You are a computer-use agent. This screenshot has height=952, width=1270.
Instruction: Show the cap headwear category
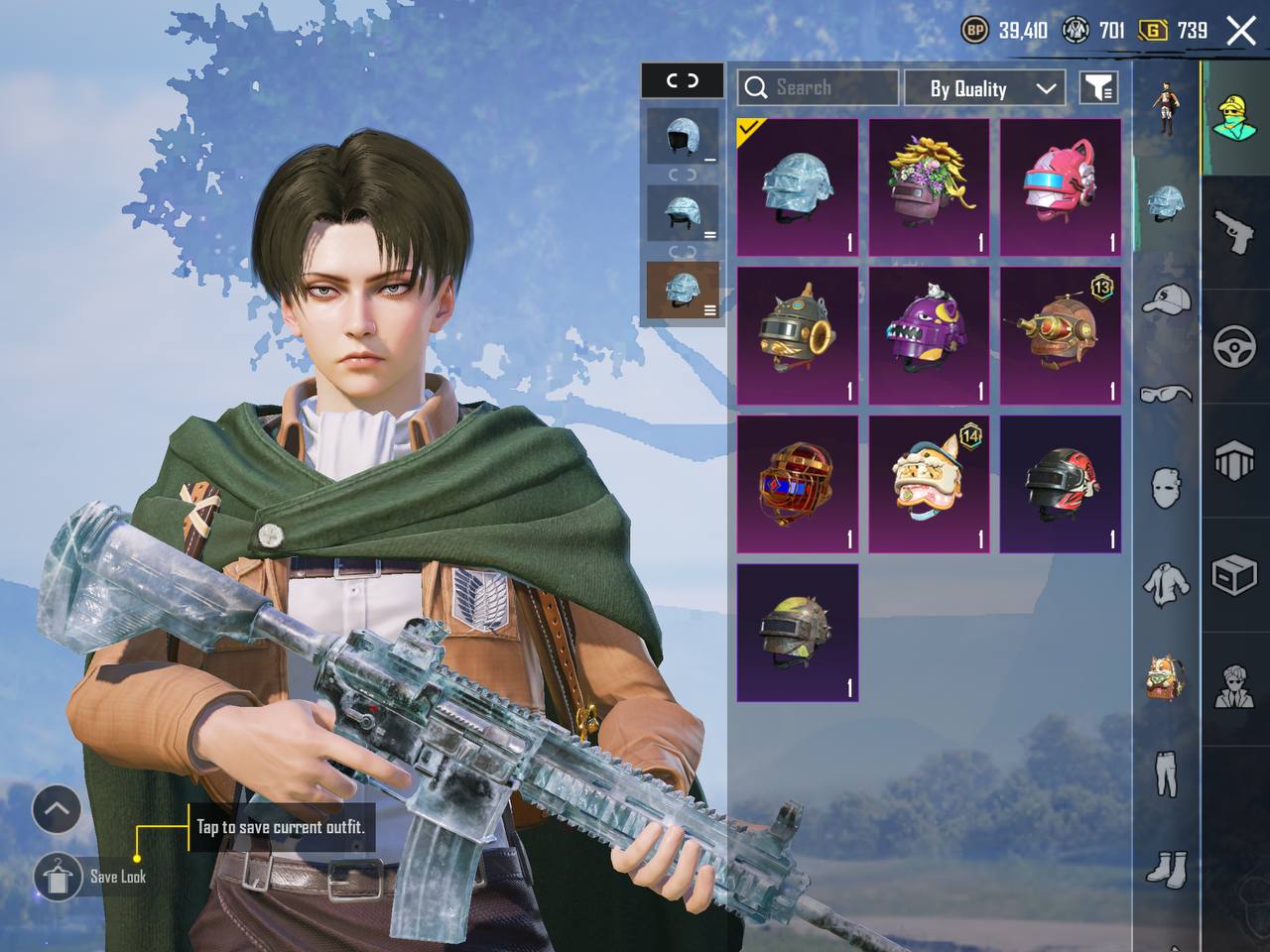point(1166,298)
